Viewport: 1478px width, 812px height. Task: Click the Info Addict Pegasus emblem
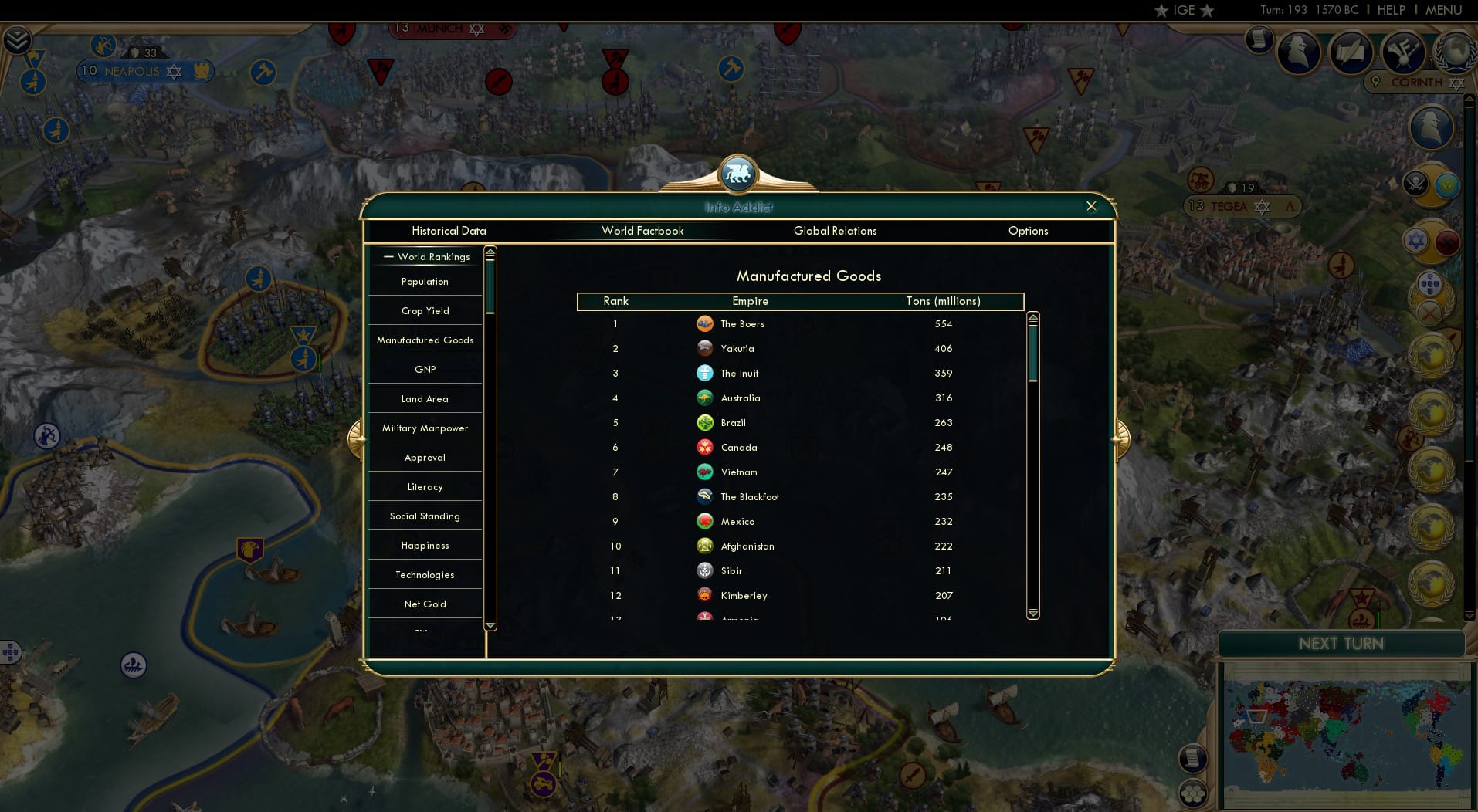point(739,173)
